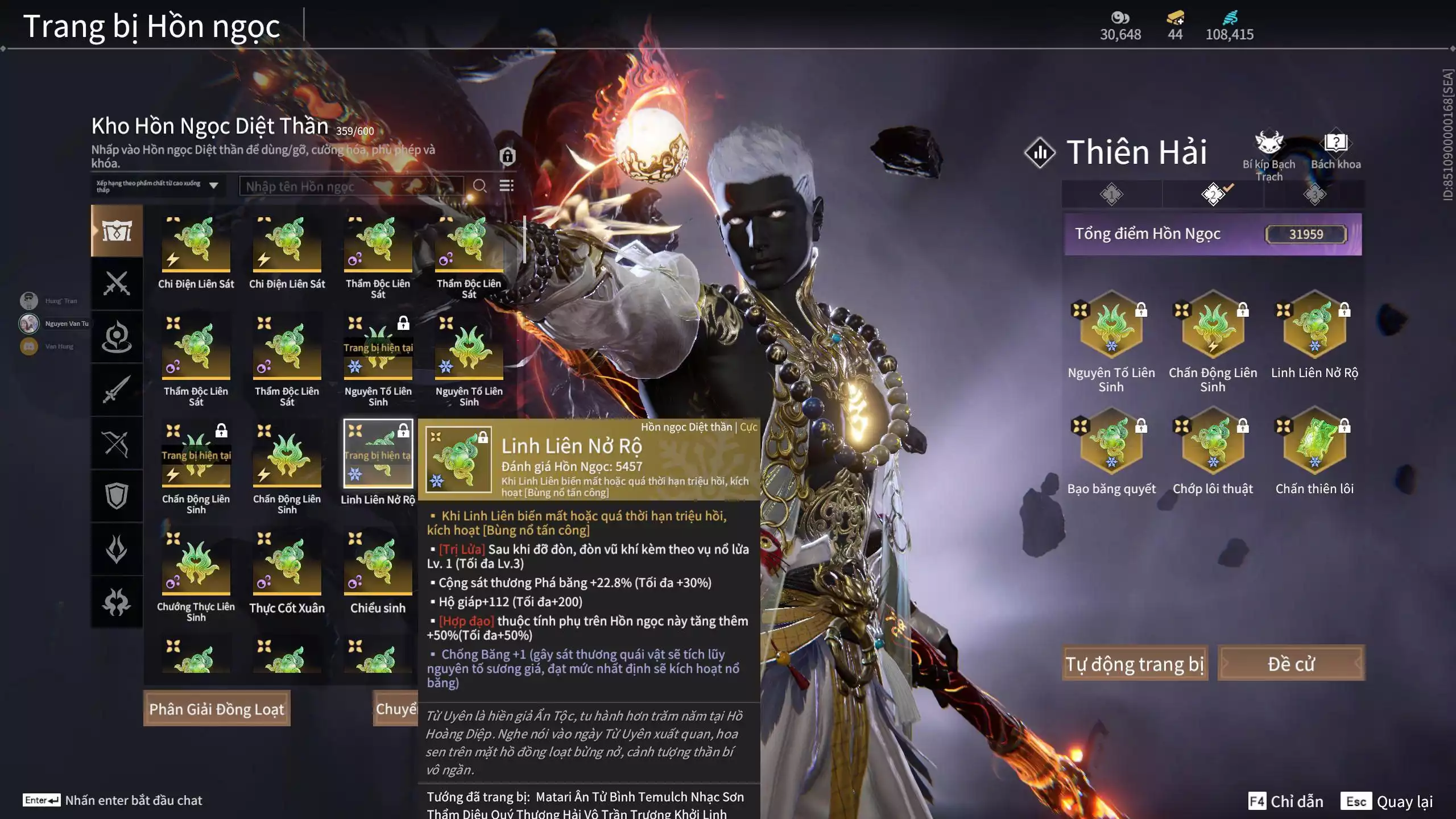Select equipped Bạo băng quyết jade slot
The image size is (1456, 819).
(1111, 442)
